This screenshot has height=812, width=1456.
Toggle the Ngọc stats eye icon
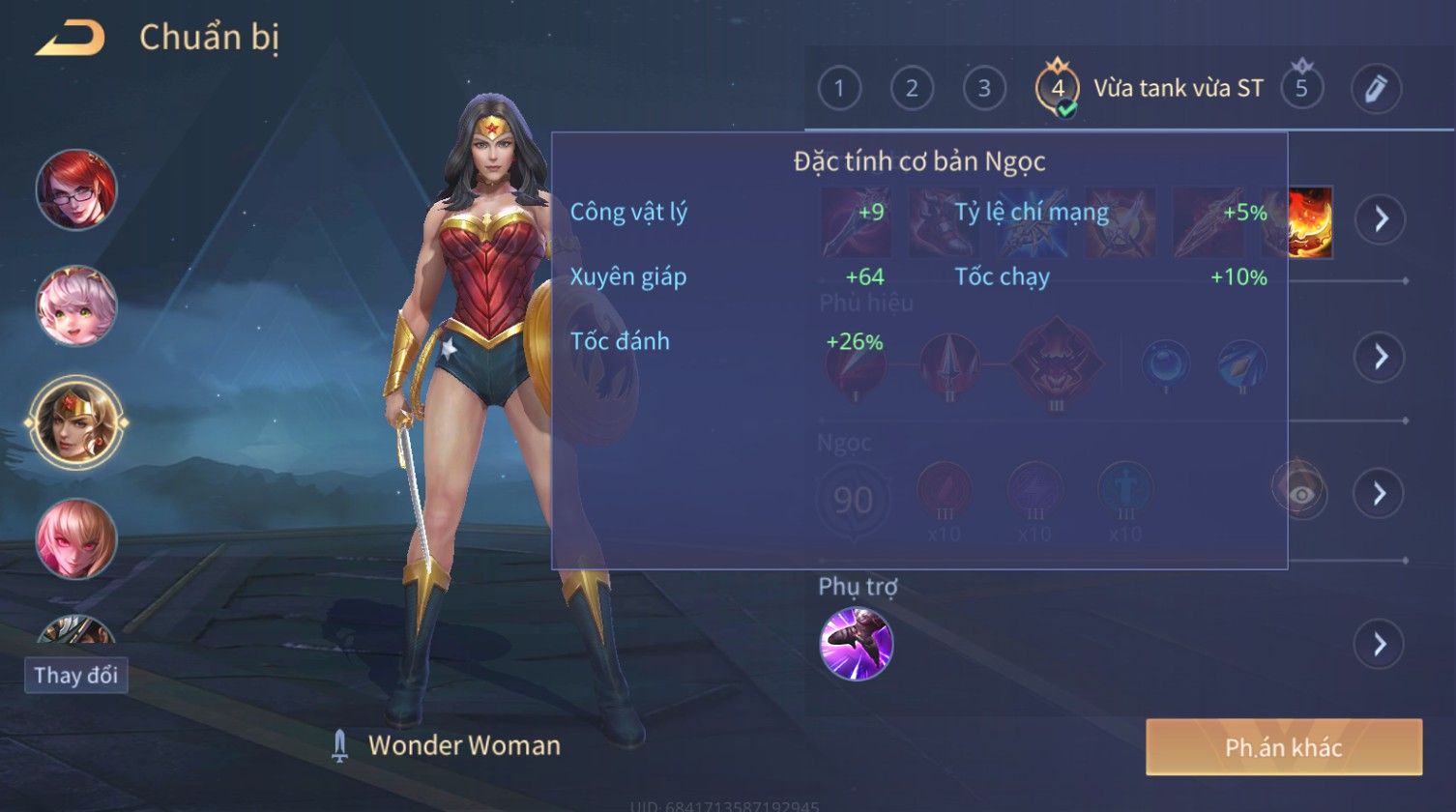[1301, 494]
